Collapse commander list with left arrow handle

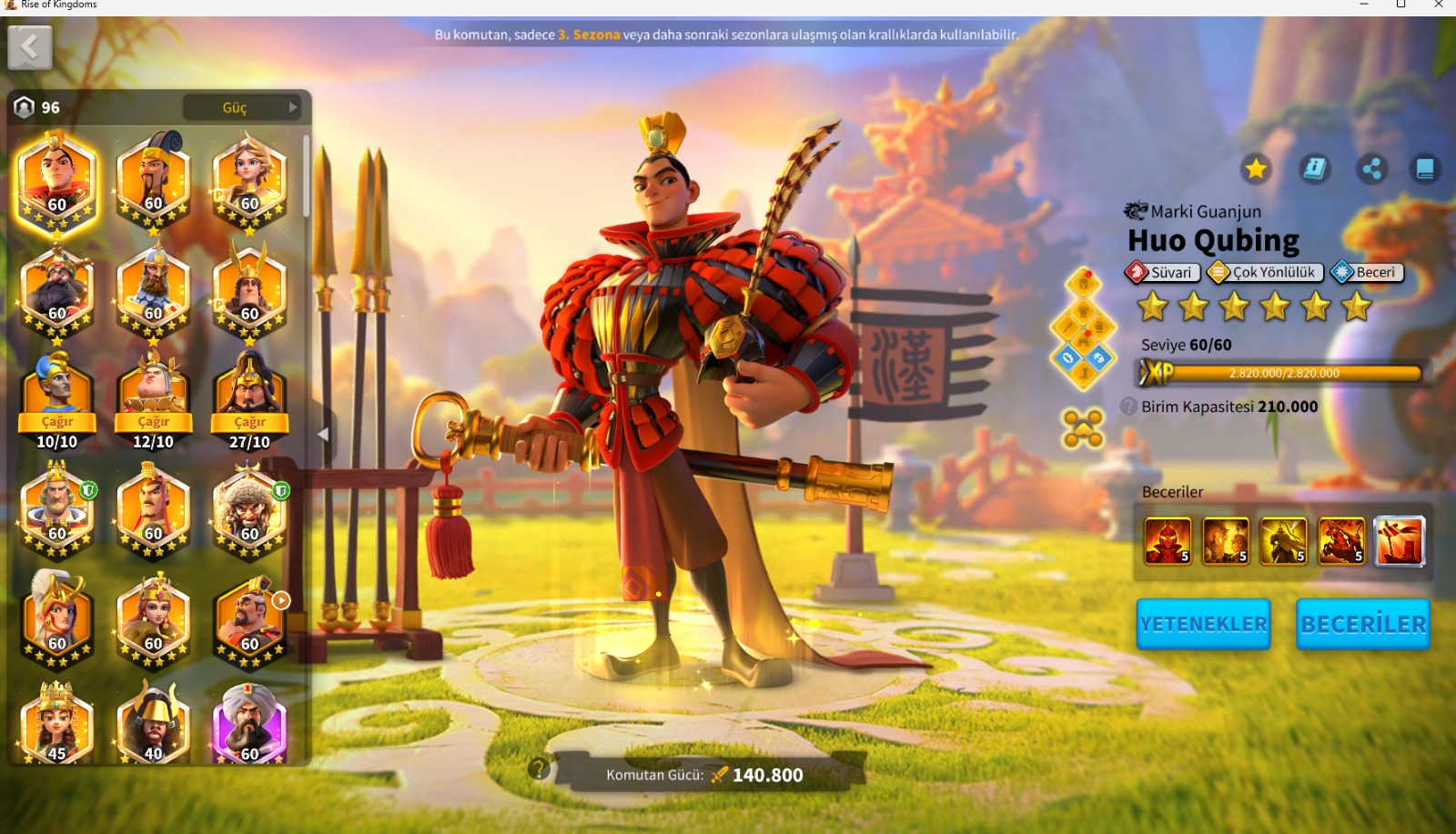(x=323, y=435)
